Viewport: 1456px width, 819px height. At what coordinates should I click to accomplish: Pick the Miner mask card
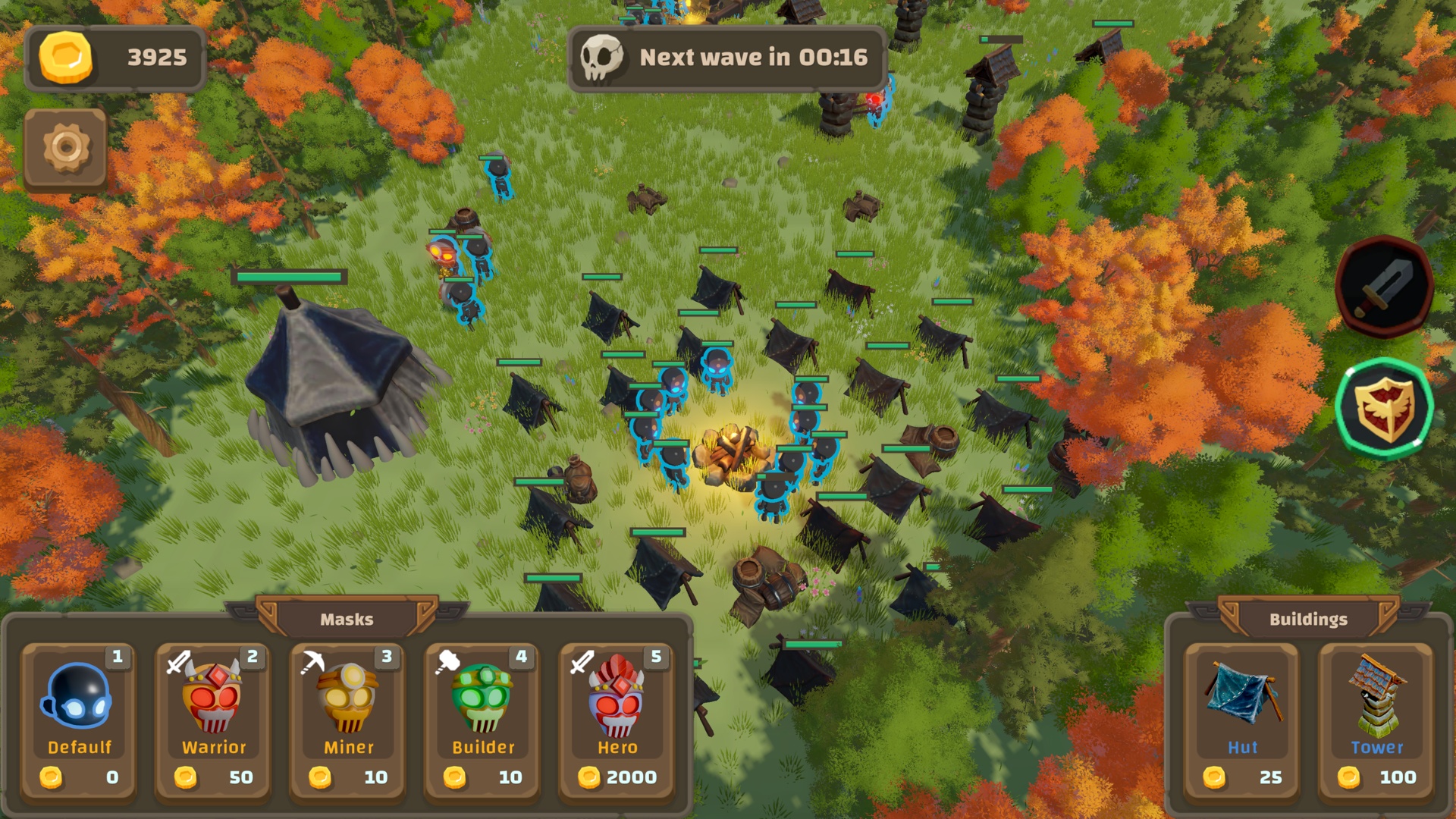pos(348,719)
